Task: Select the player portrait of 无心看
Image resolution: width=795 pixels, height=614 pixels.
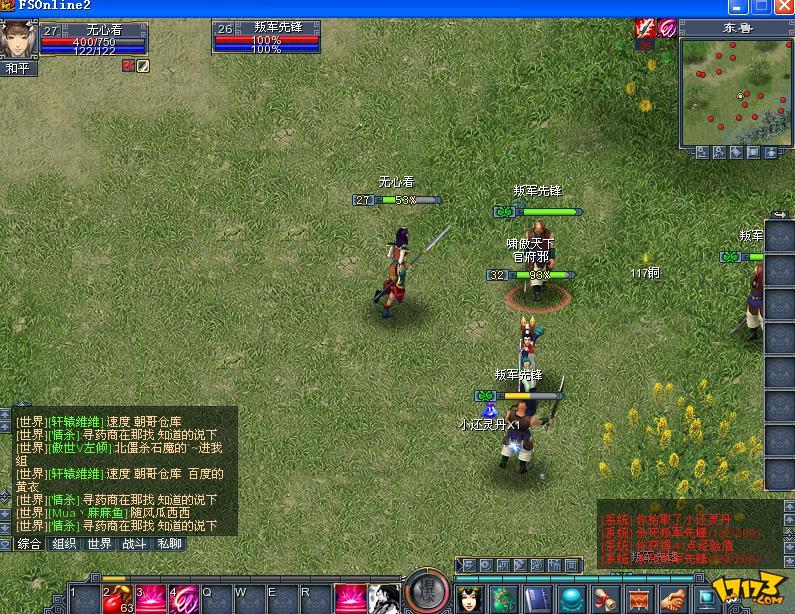Action: 18,40
